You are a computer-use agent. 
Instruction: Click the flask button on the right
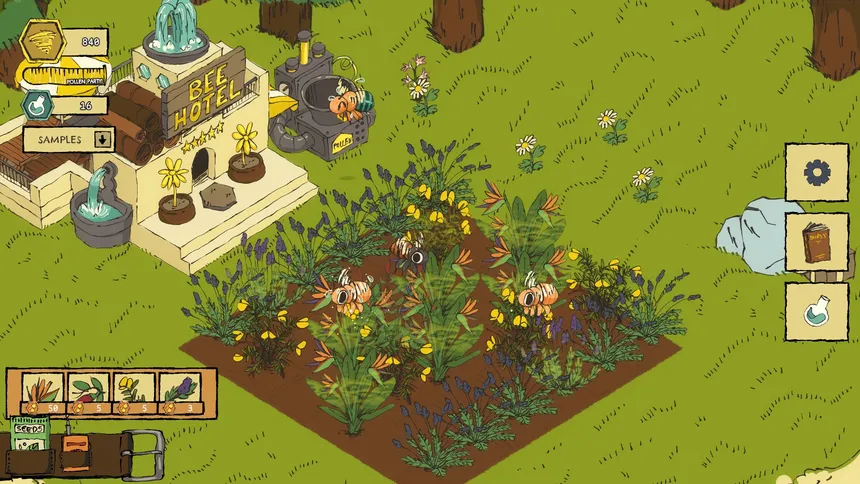(816, 311)
